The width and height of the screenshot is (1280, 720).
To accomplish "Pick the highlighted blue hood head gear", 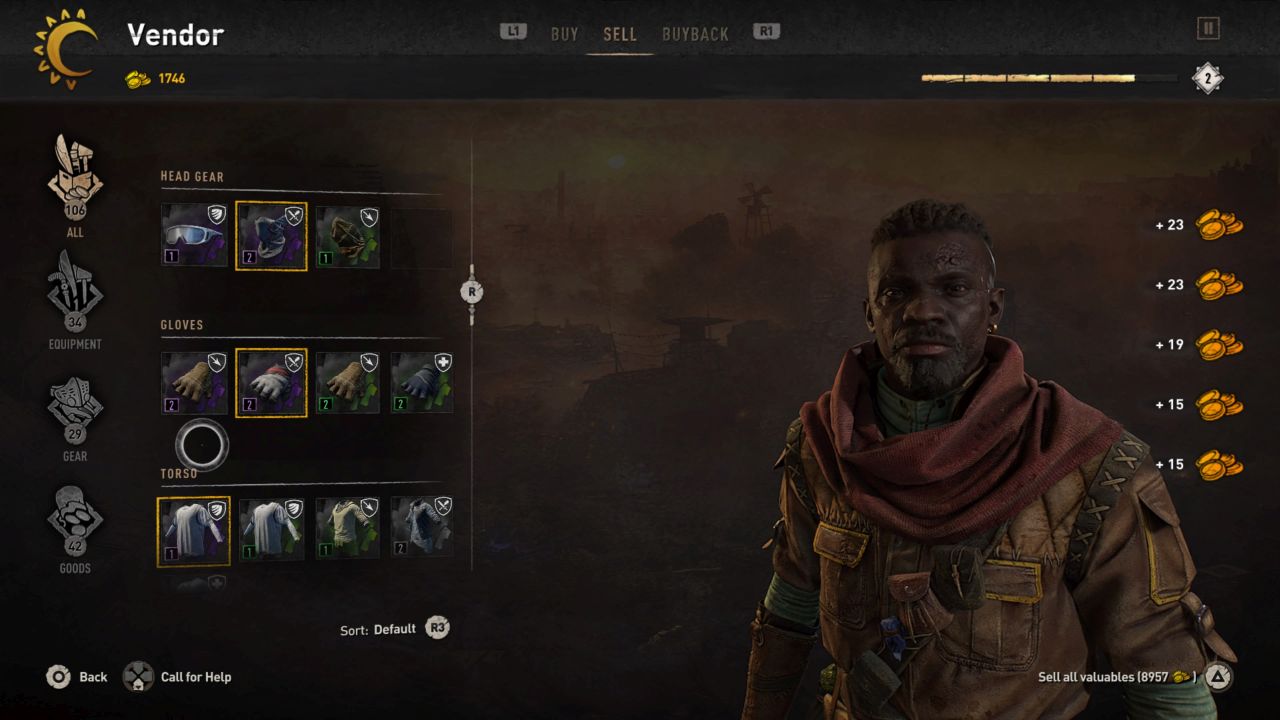I will [x=271, y=236].
